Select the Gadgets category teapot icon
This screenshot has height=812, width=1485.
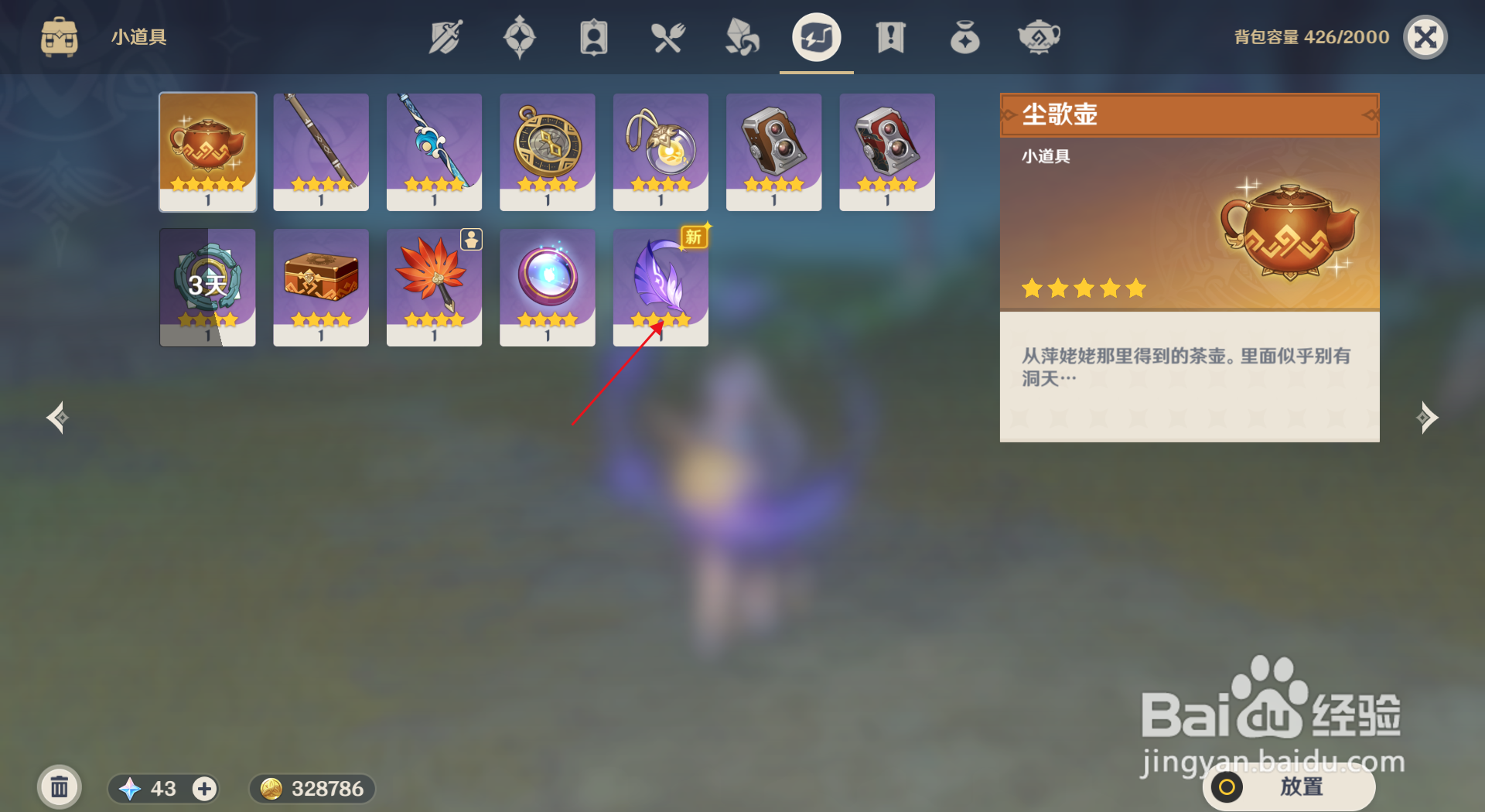[x=816, y=36]
